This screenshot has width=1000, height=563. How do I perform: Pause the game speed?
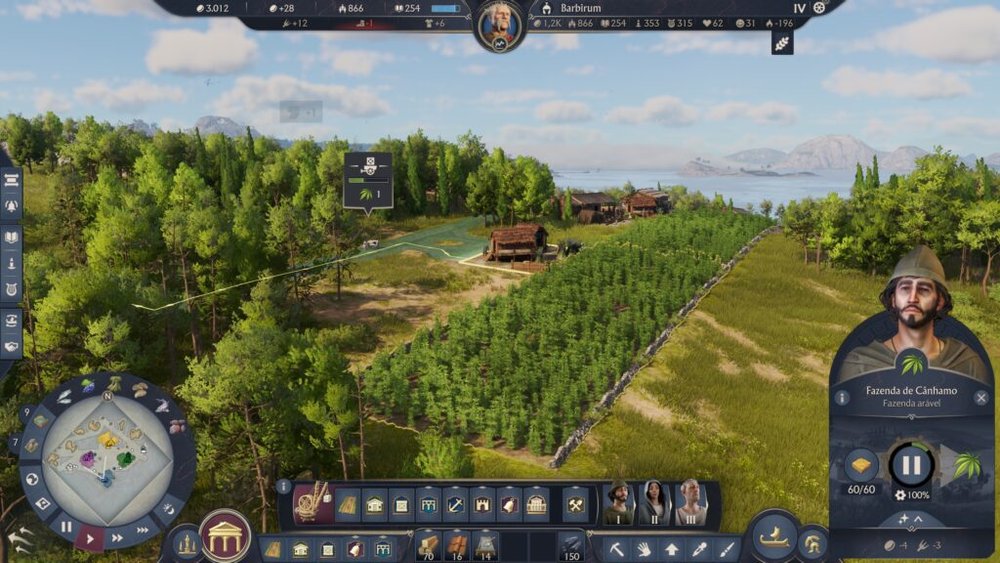click(66, 526)
